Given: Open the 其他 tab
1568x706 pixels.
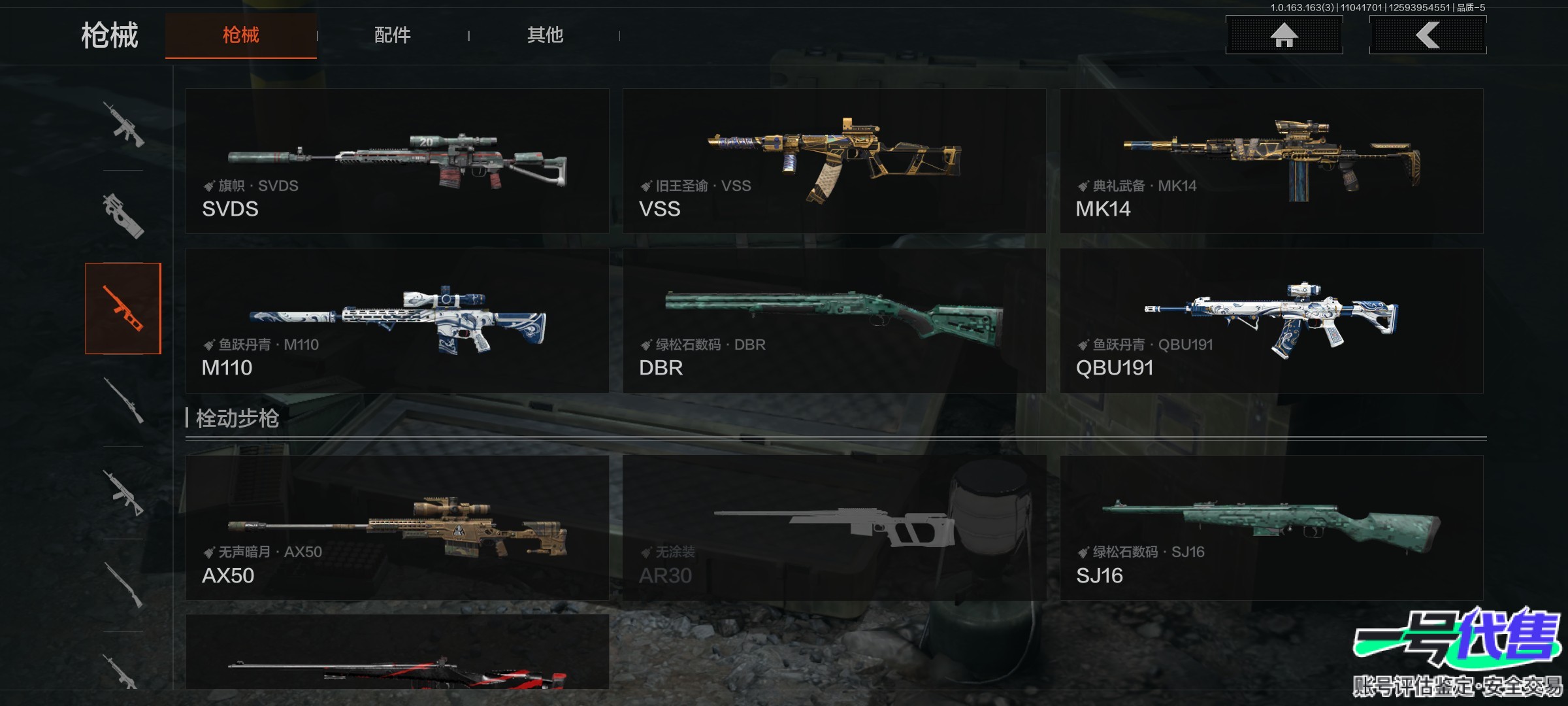Looking at the screenshot, I should (x=545, y=35).
